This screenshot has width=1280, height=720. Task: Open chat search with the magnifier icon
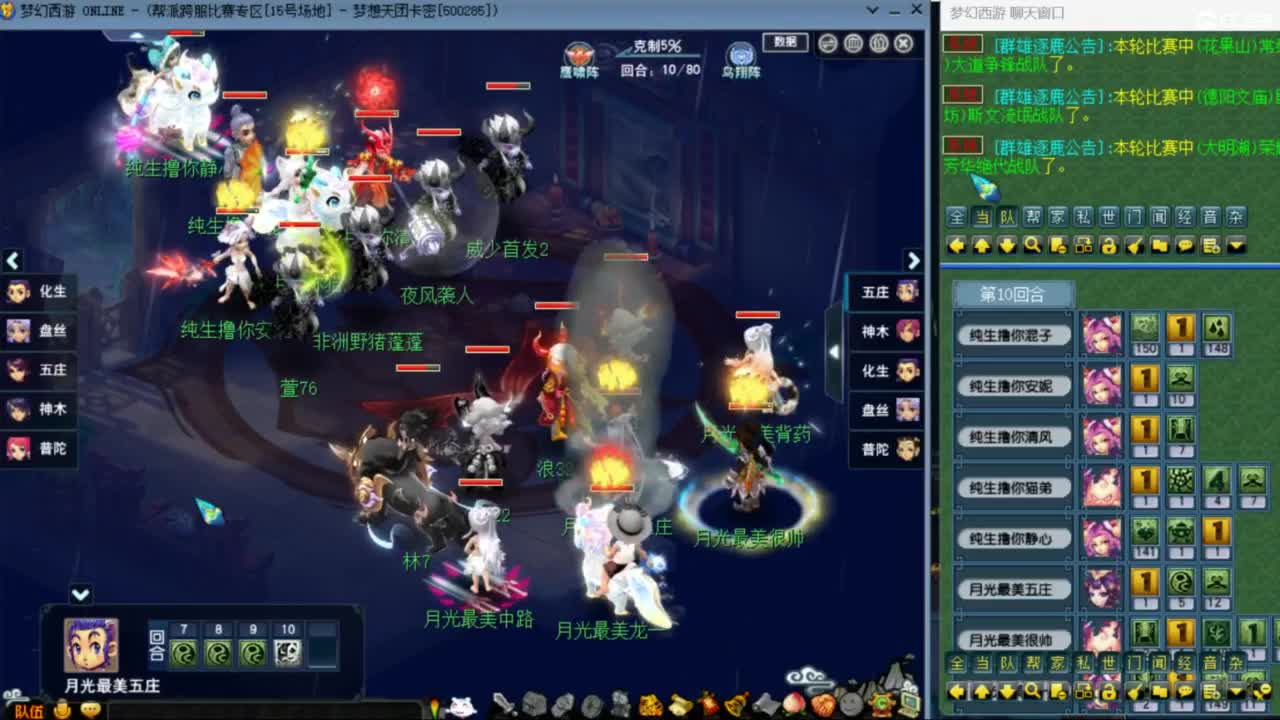1031,244
